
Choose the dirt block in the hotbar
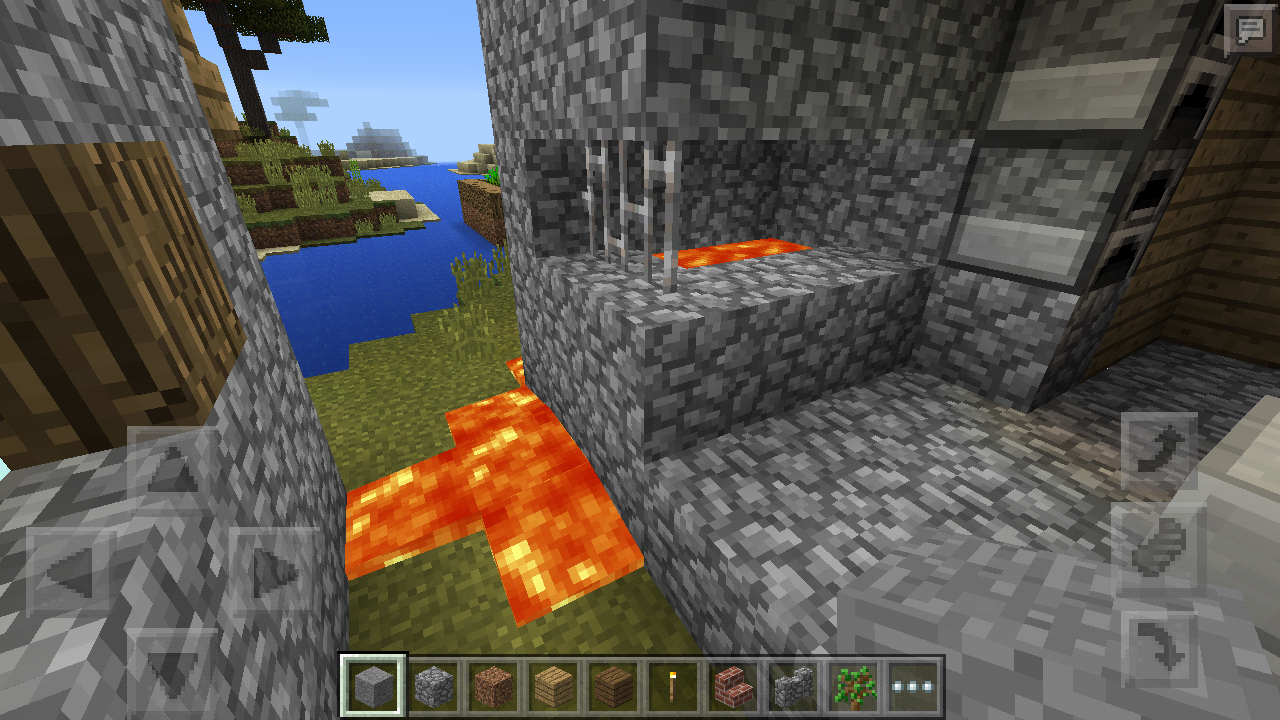(x=494, y=687)
